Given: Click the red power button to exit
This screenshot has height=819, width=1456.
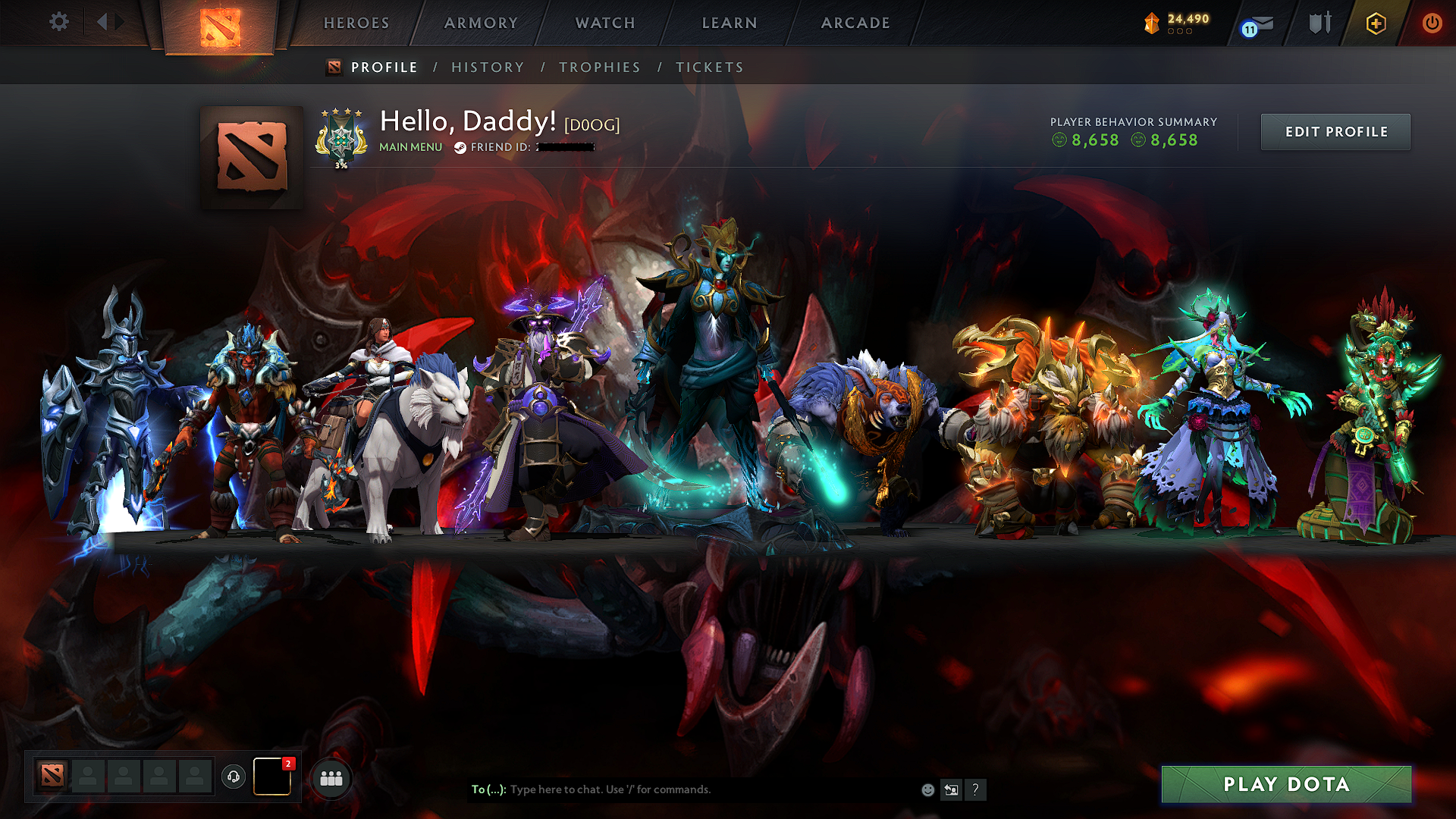Looking at the screenshot, I should coord(1432,23).
